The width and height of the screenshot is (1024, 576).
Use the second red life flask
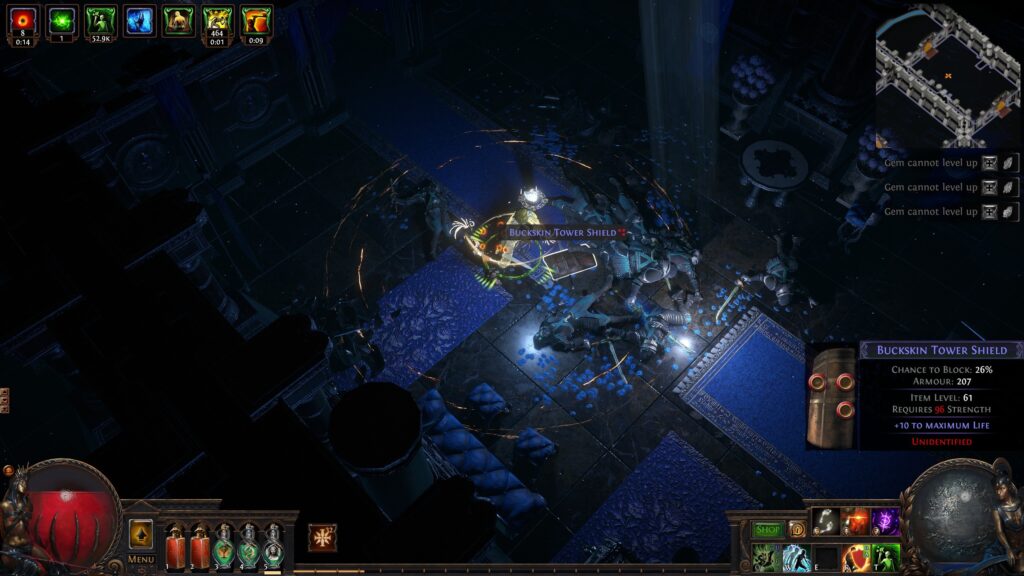[x=200, y=546]
